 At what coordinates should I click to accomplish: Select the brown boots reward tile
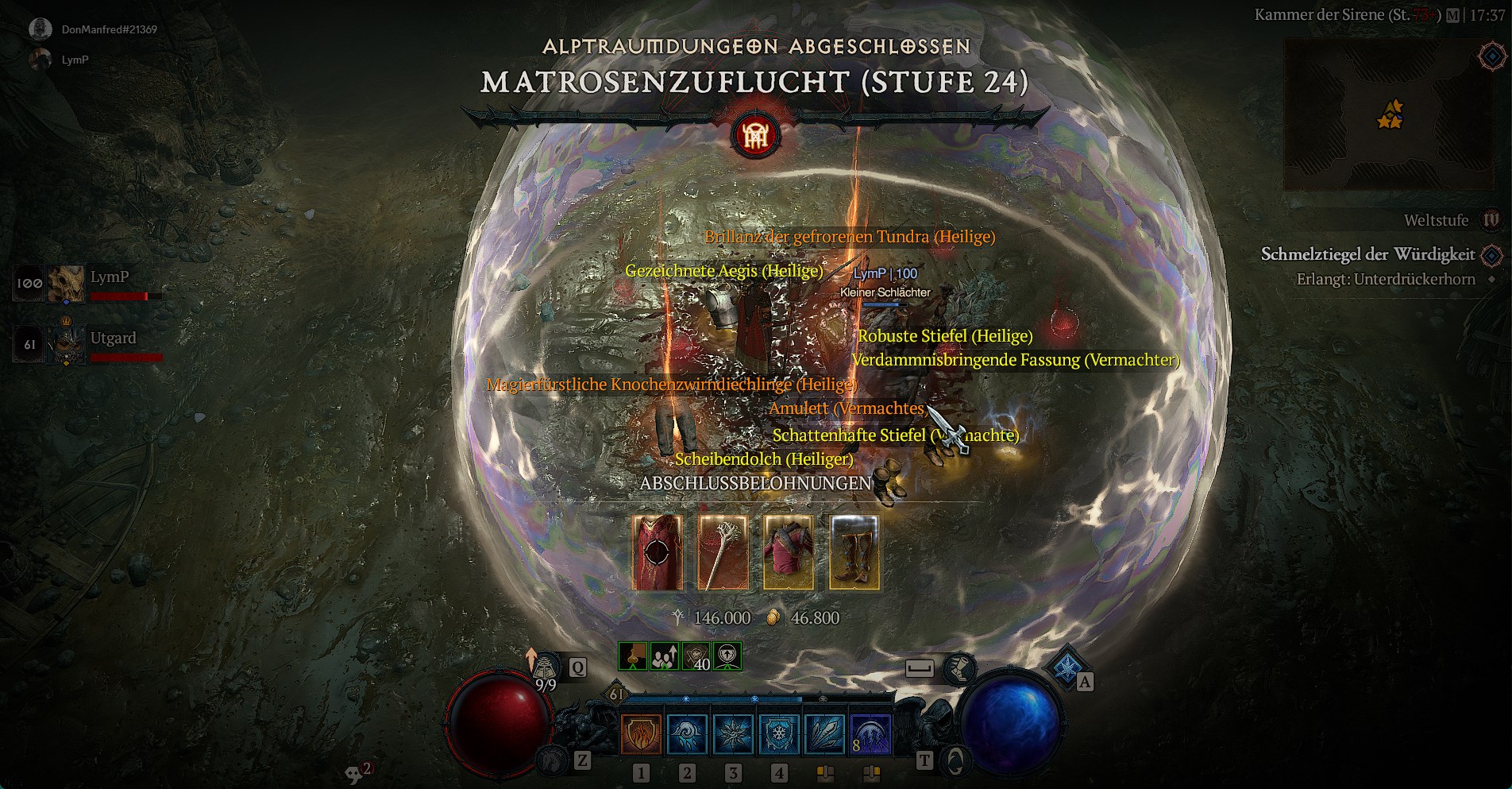pos(854,552)
